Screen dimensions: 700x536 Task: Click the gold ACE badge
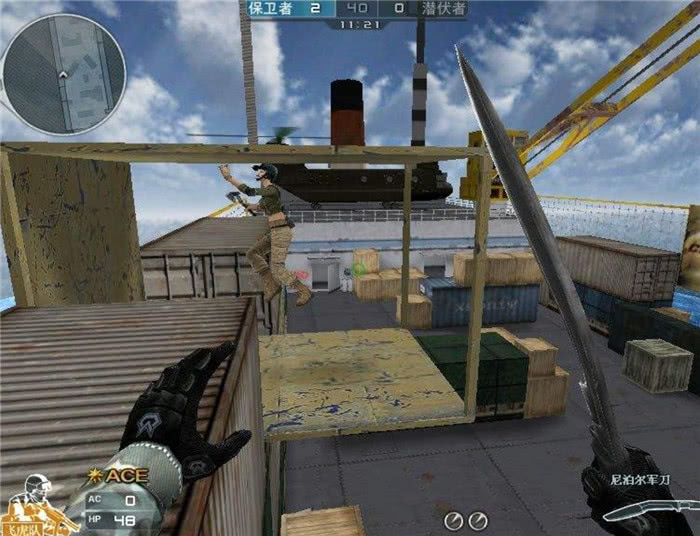tap(124, 474)
